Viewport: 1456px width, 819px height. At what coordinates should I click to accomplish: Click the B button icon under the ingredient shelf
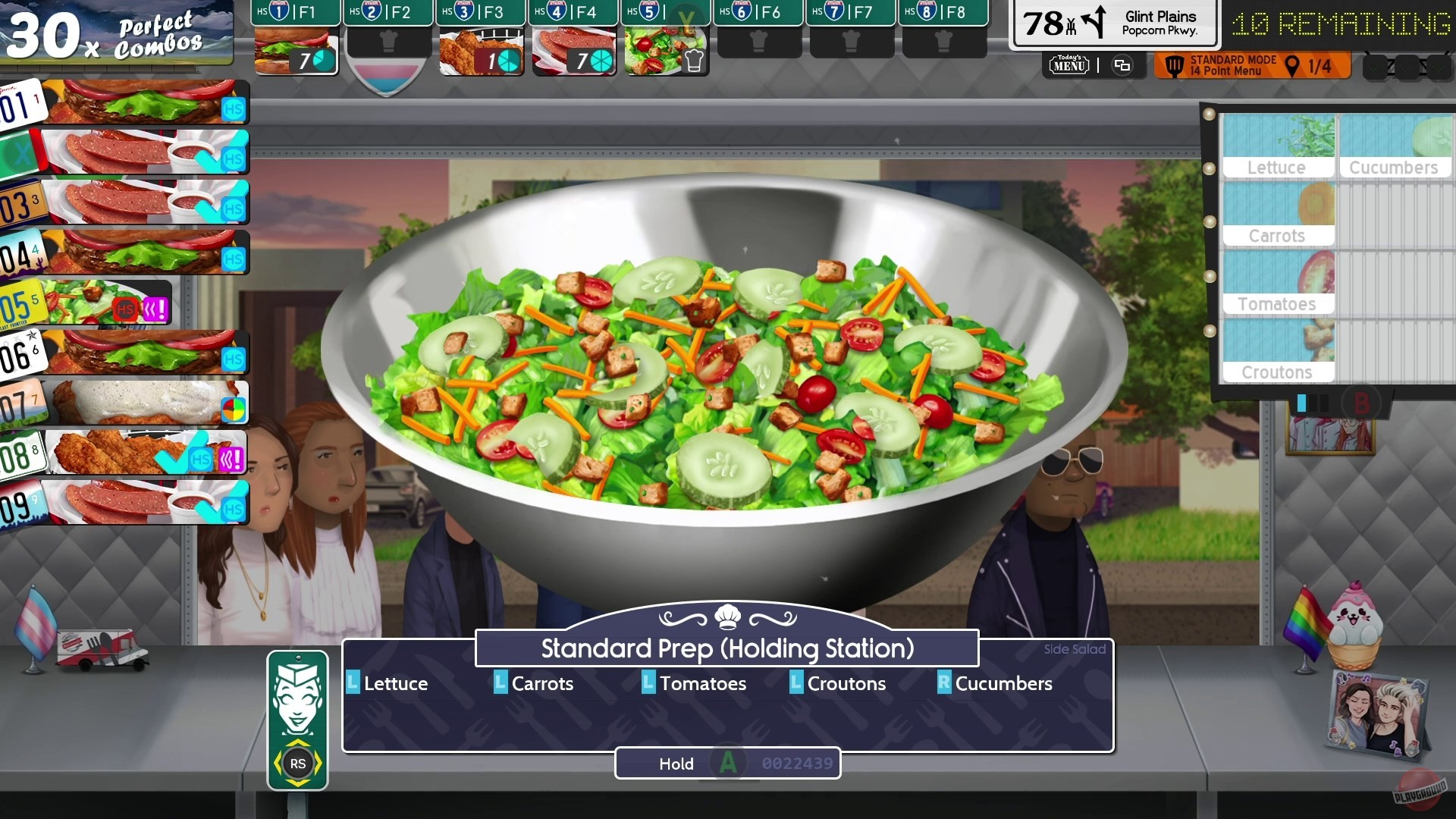(x=1362, y=403)
